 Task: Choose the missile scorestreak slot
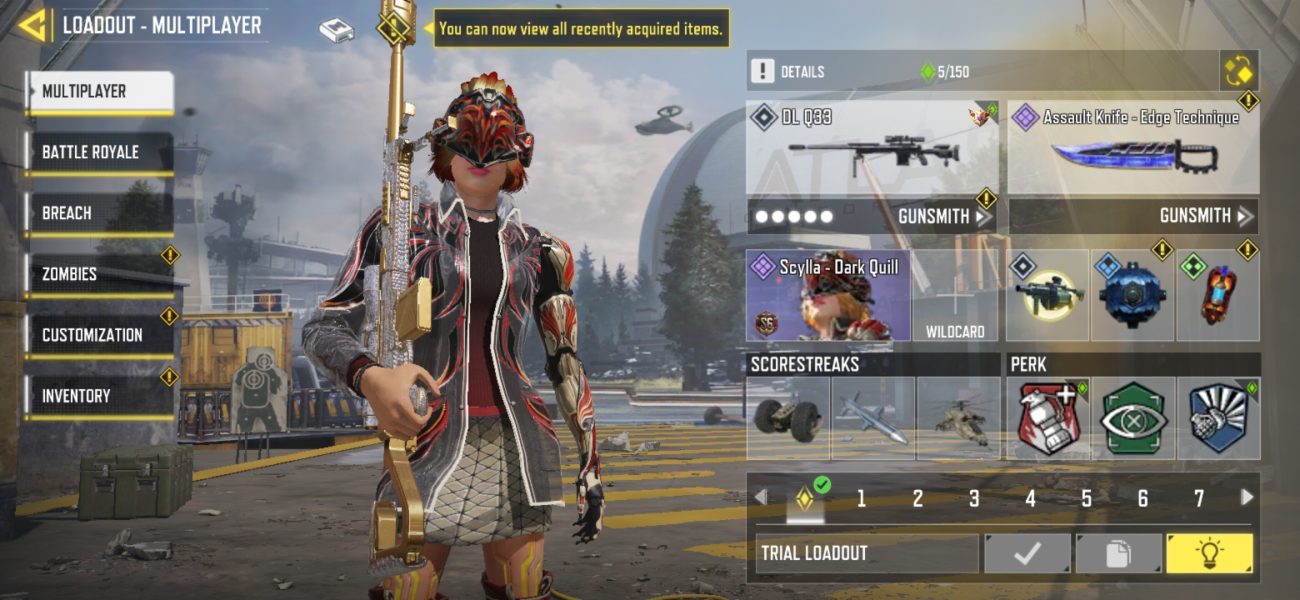pos(873,418)
